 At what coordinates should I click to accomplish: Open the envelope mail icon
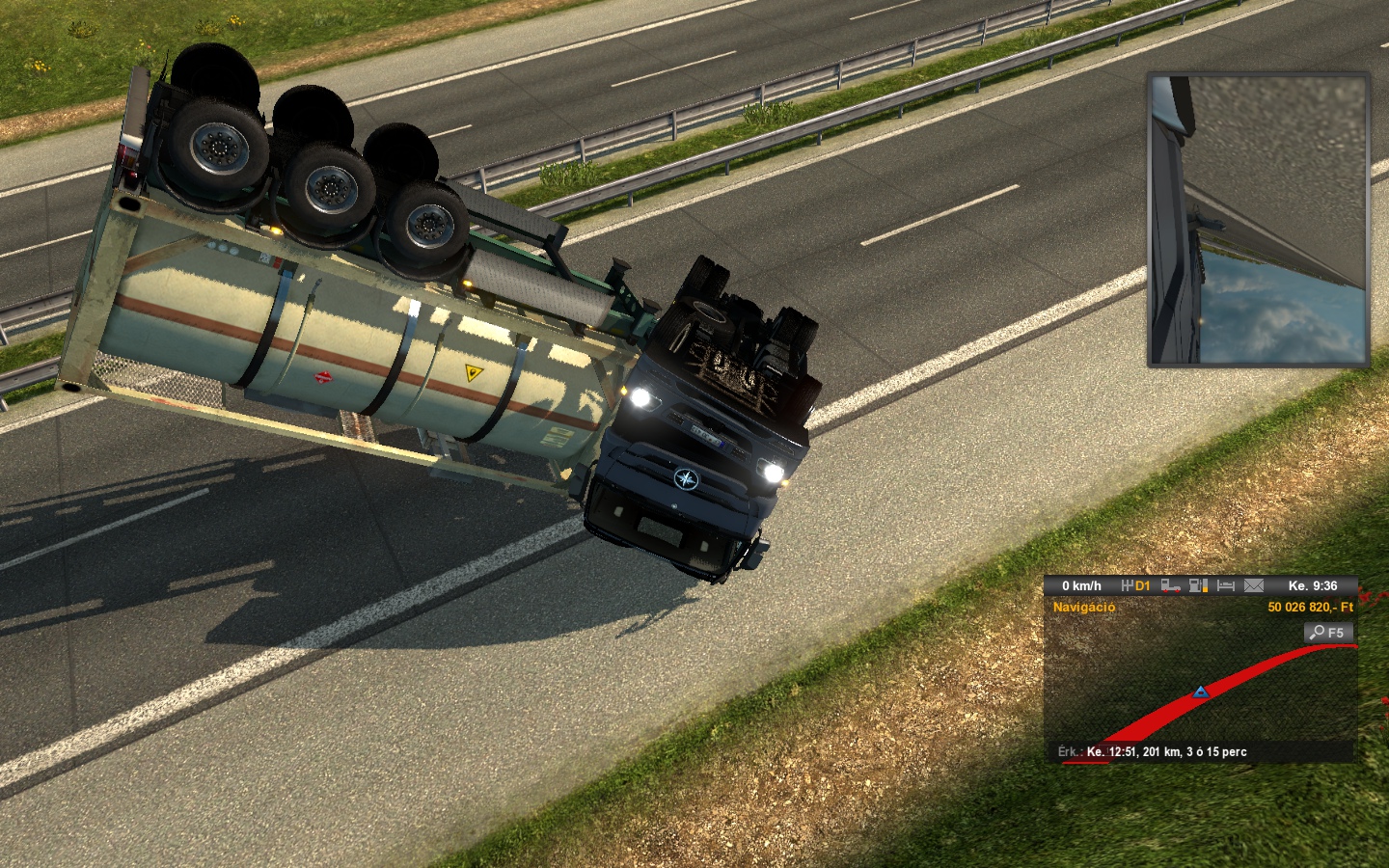click(x=1254, y=585)
